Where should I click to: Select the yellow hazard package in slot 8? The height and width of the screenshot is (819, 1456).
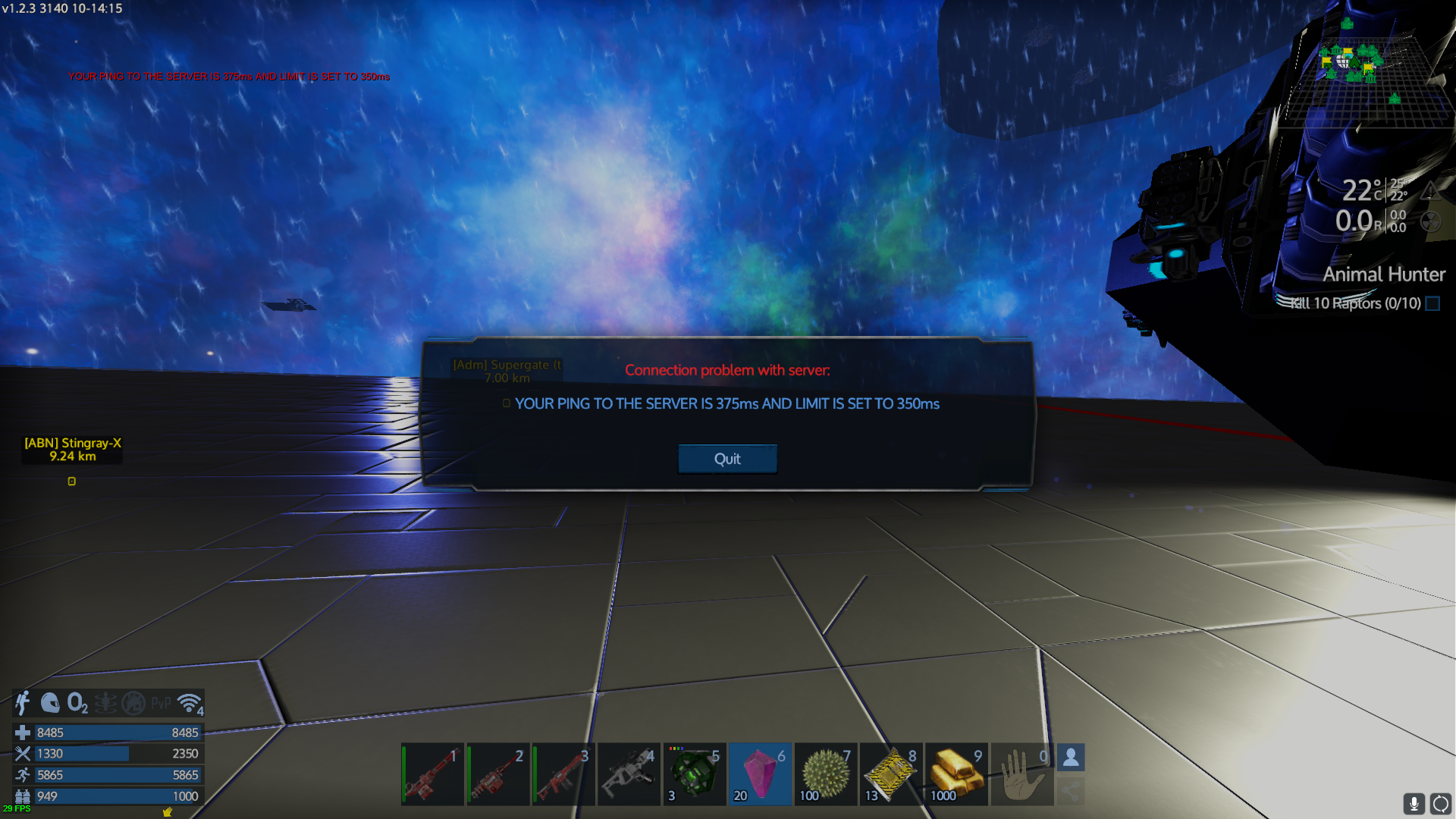[891, 774]
